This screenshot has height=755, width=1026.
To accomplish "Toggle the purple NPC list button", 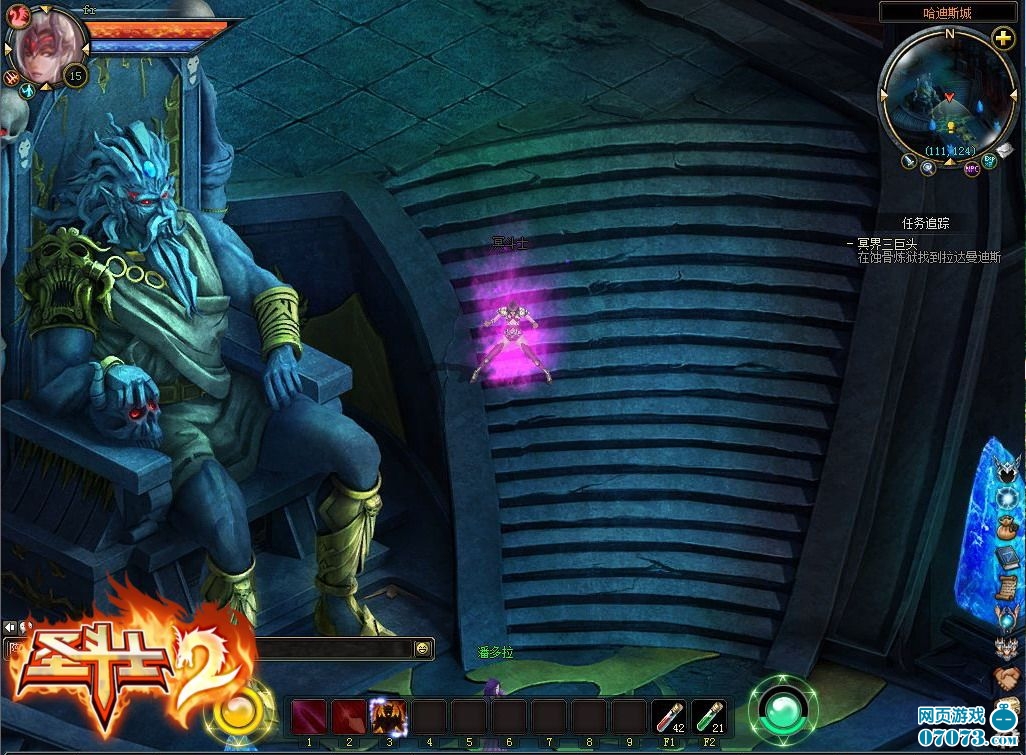I will click(x=971, y=168).
